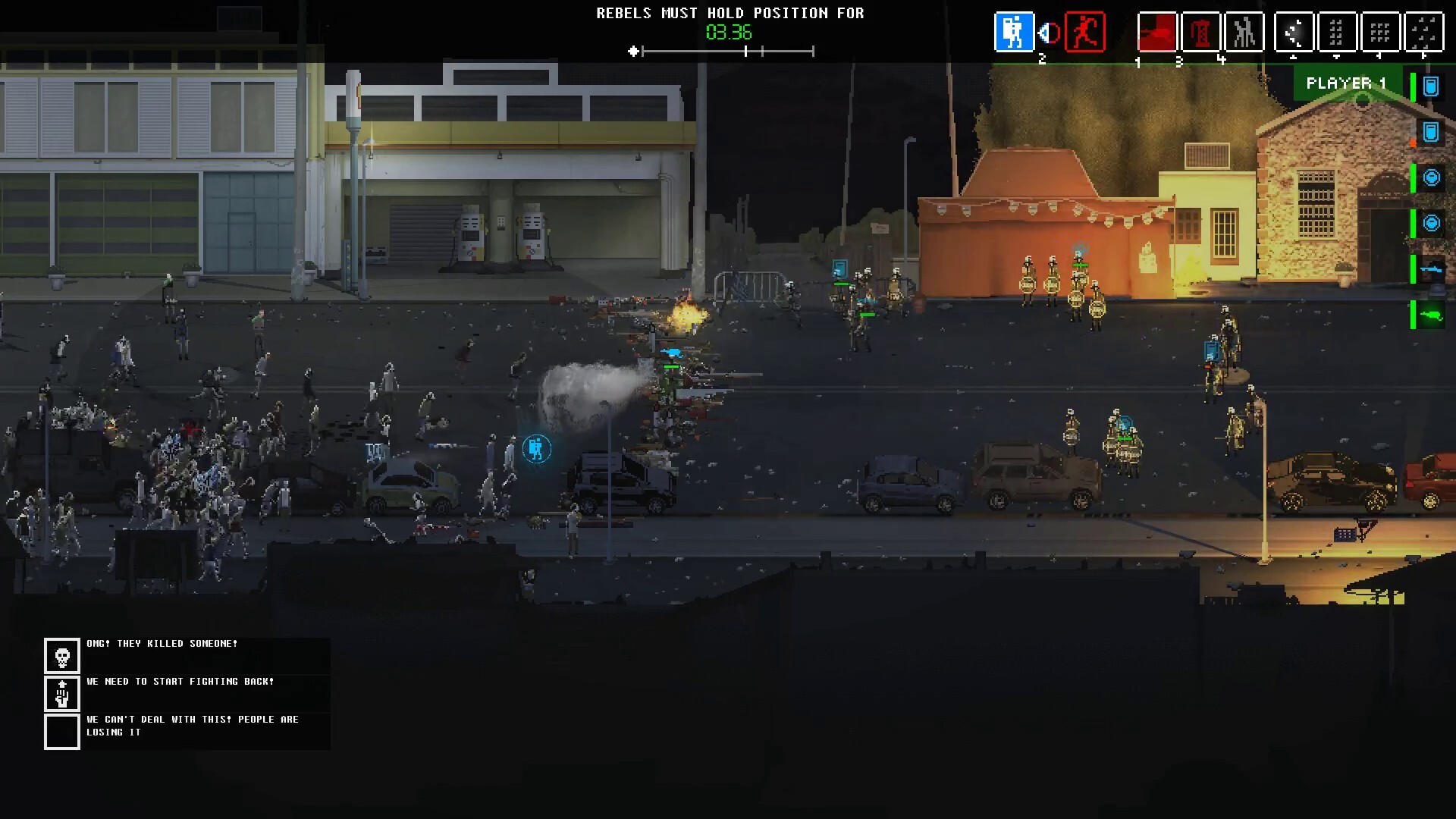Select the red tear gas ability in slot 3
This screenshot has width=1456, height=819.
(x=1201, y=32)
